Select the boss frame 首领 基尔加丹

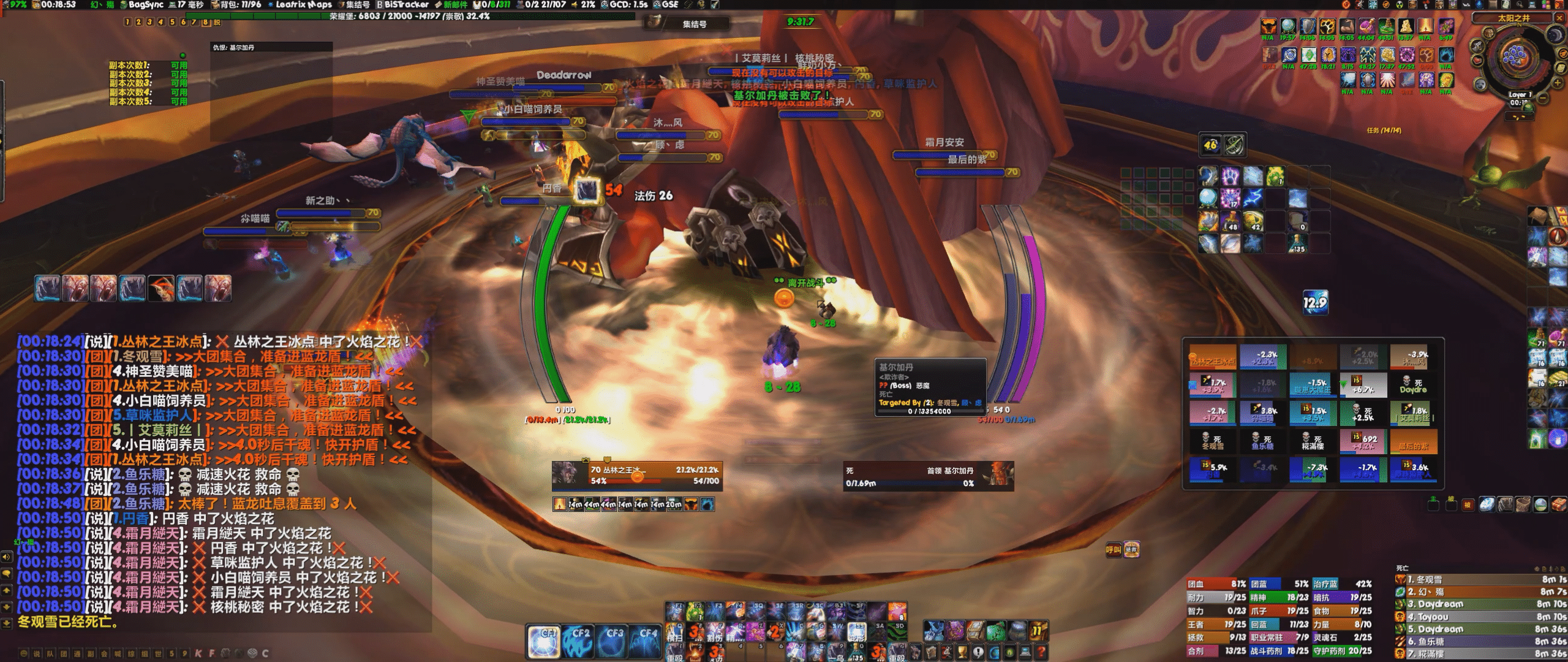(927, 476)
